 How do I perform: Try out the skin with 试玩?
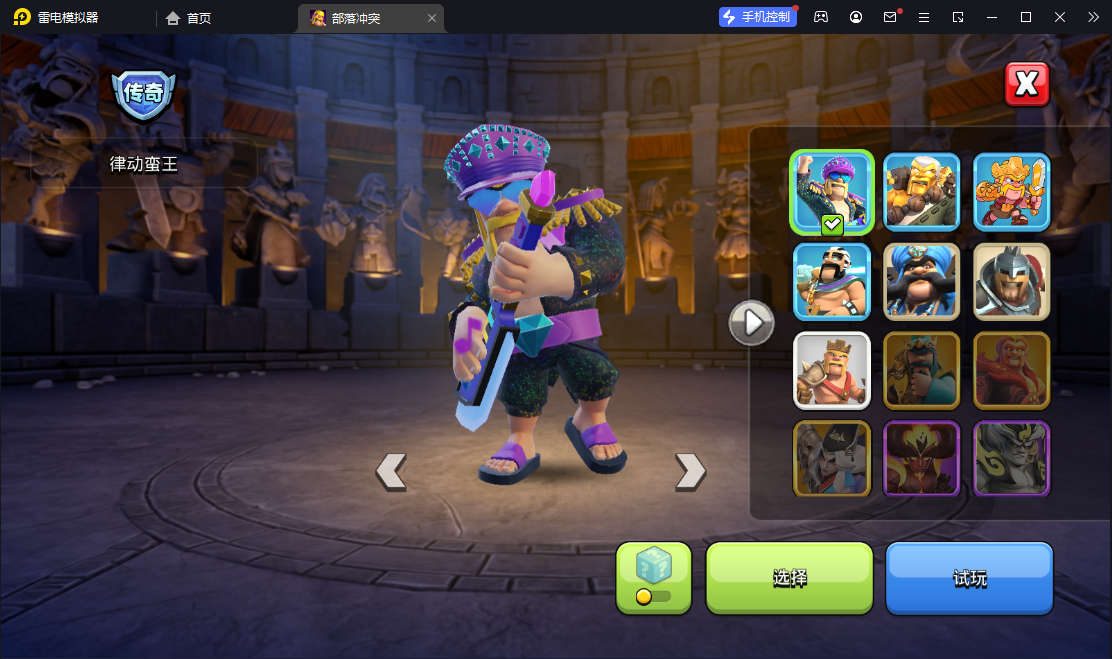tap(969, 578)
